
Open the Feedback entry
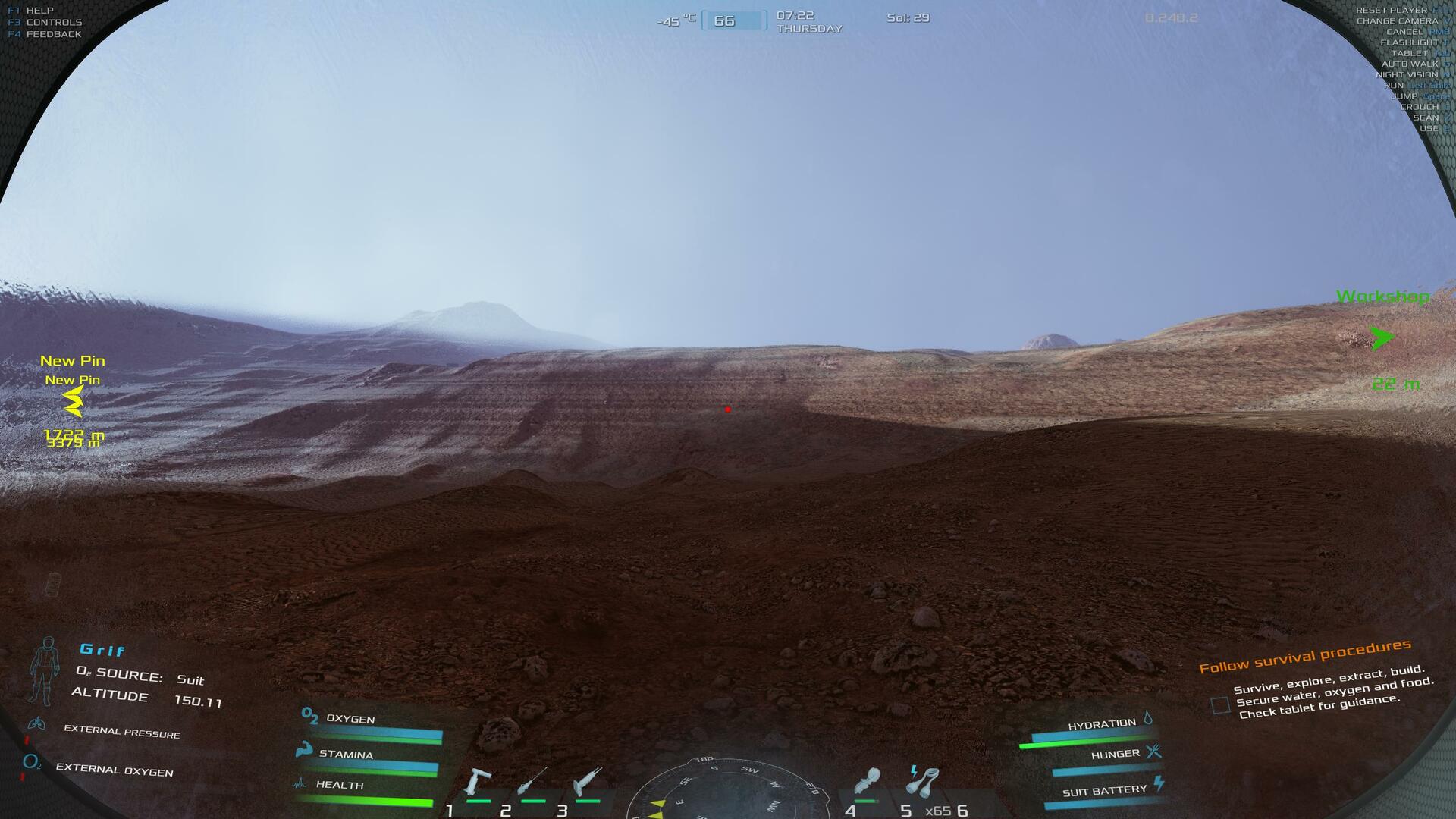pyautogui.click(x=53, y=34)
